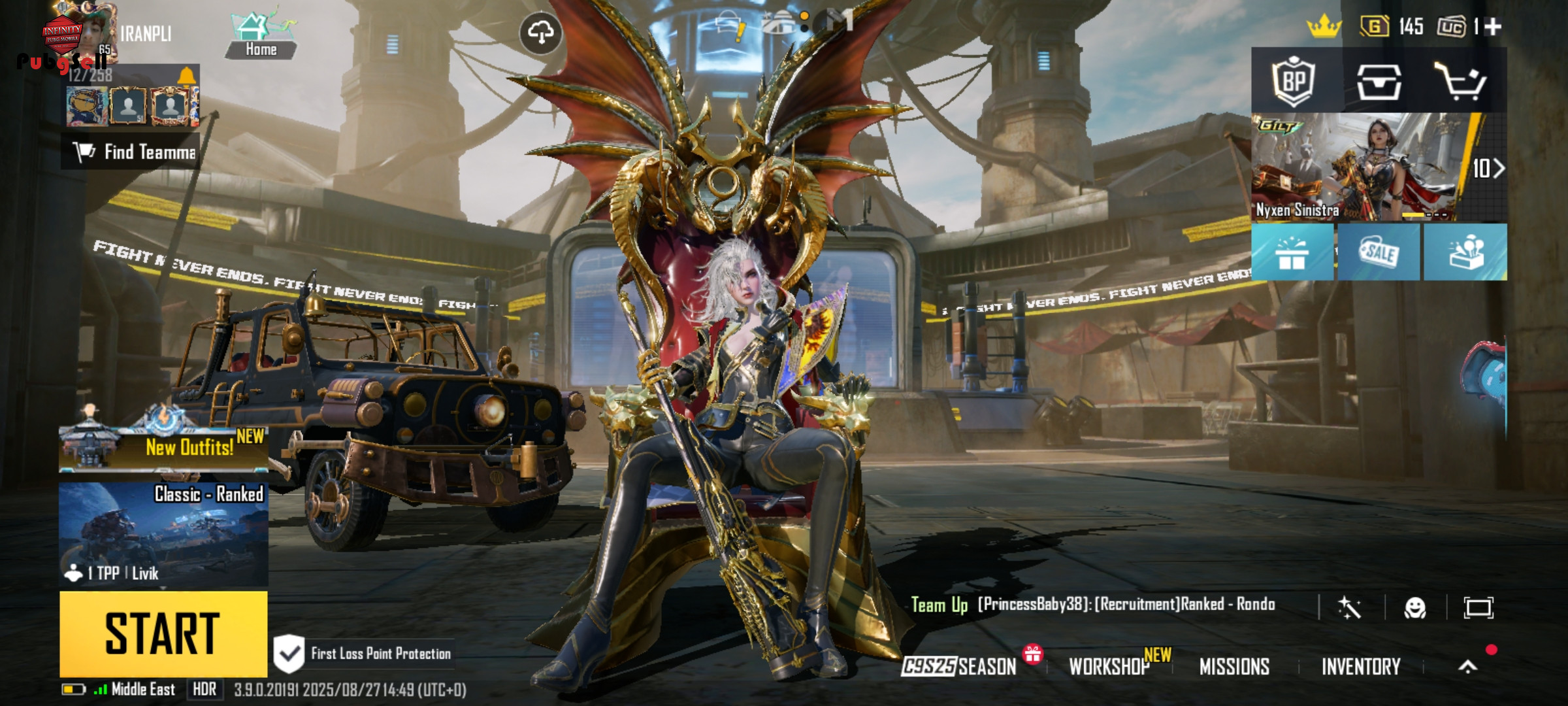1568x706 pixels.
Task: Open the supply crate icon
Action: tap(1379, 82)
